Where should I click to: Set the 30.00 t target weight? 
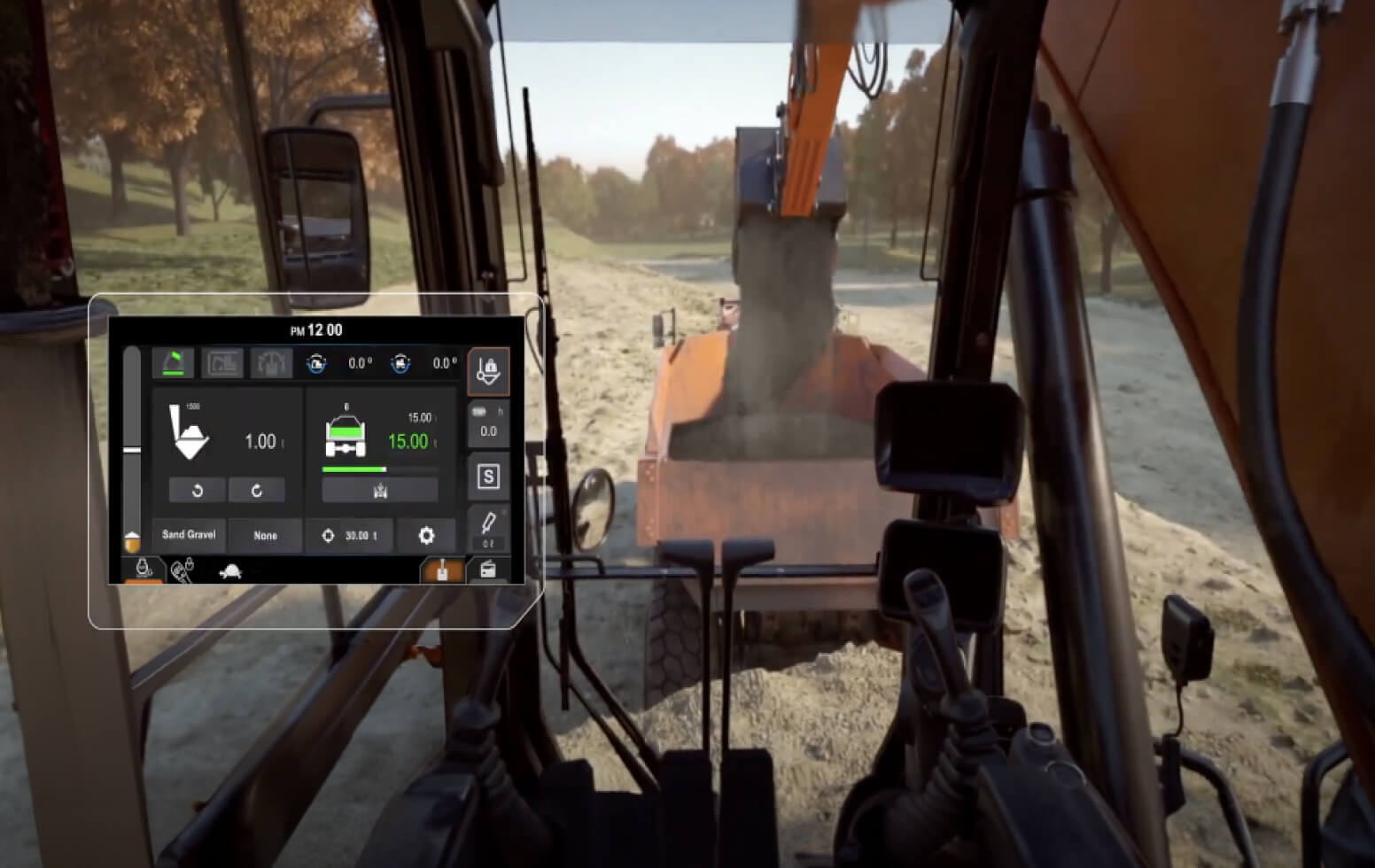[349, 535]
